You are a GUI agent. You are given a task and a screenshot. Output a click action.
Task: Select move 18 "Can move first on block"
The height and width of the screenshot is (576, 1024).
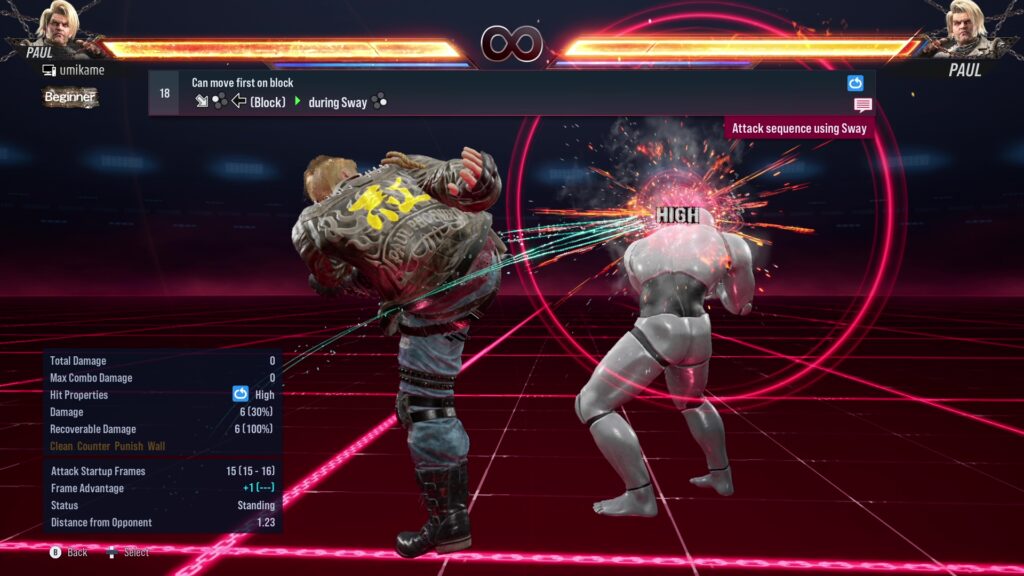tap(500, 92)
